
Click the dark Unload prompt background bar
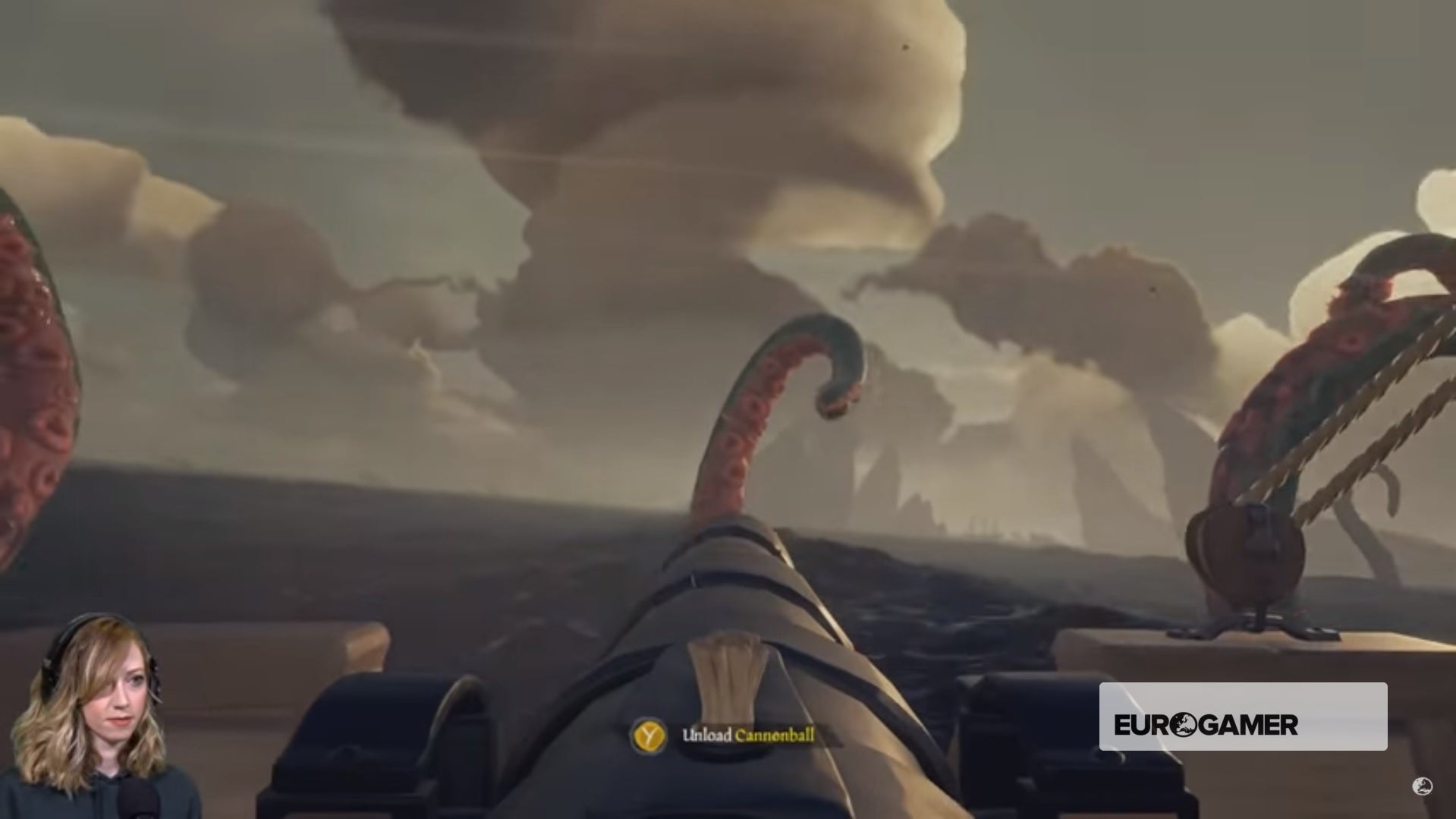[x=751, y=735]
